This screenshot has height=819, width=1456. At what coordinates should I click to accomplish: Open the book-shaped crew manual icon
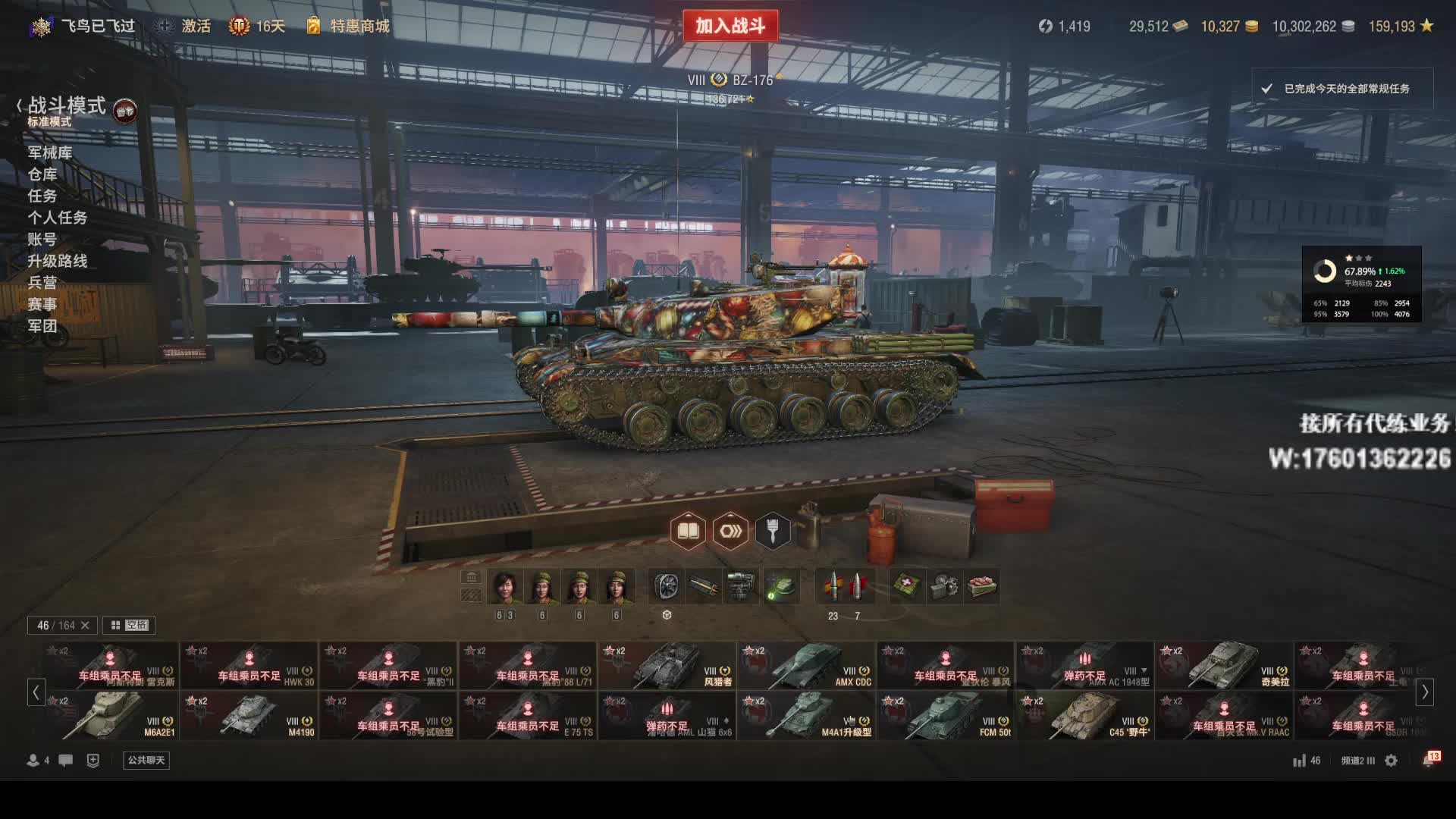click(x=688, y=531)
